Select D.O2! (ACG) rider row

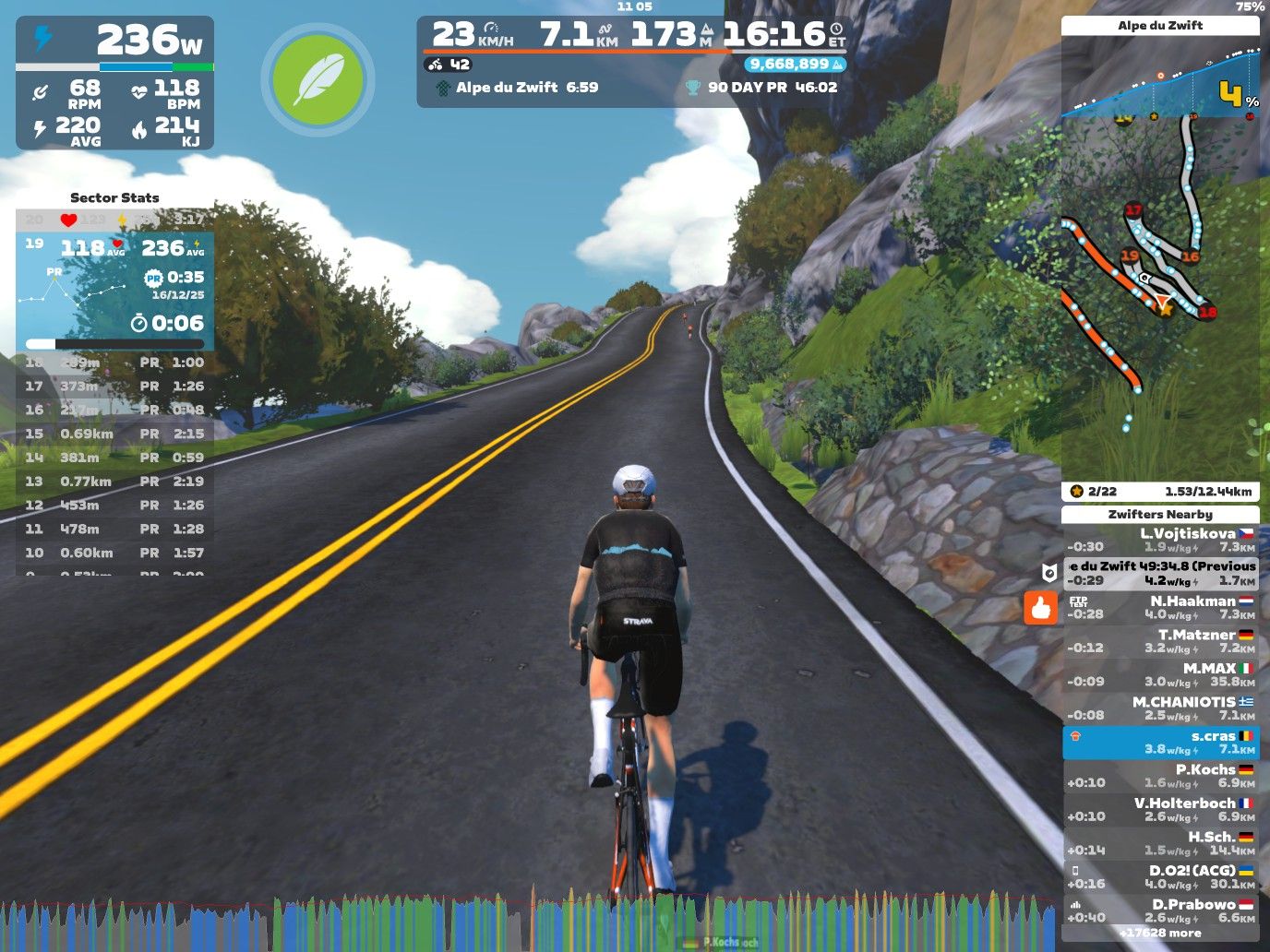(1160, 876)
